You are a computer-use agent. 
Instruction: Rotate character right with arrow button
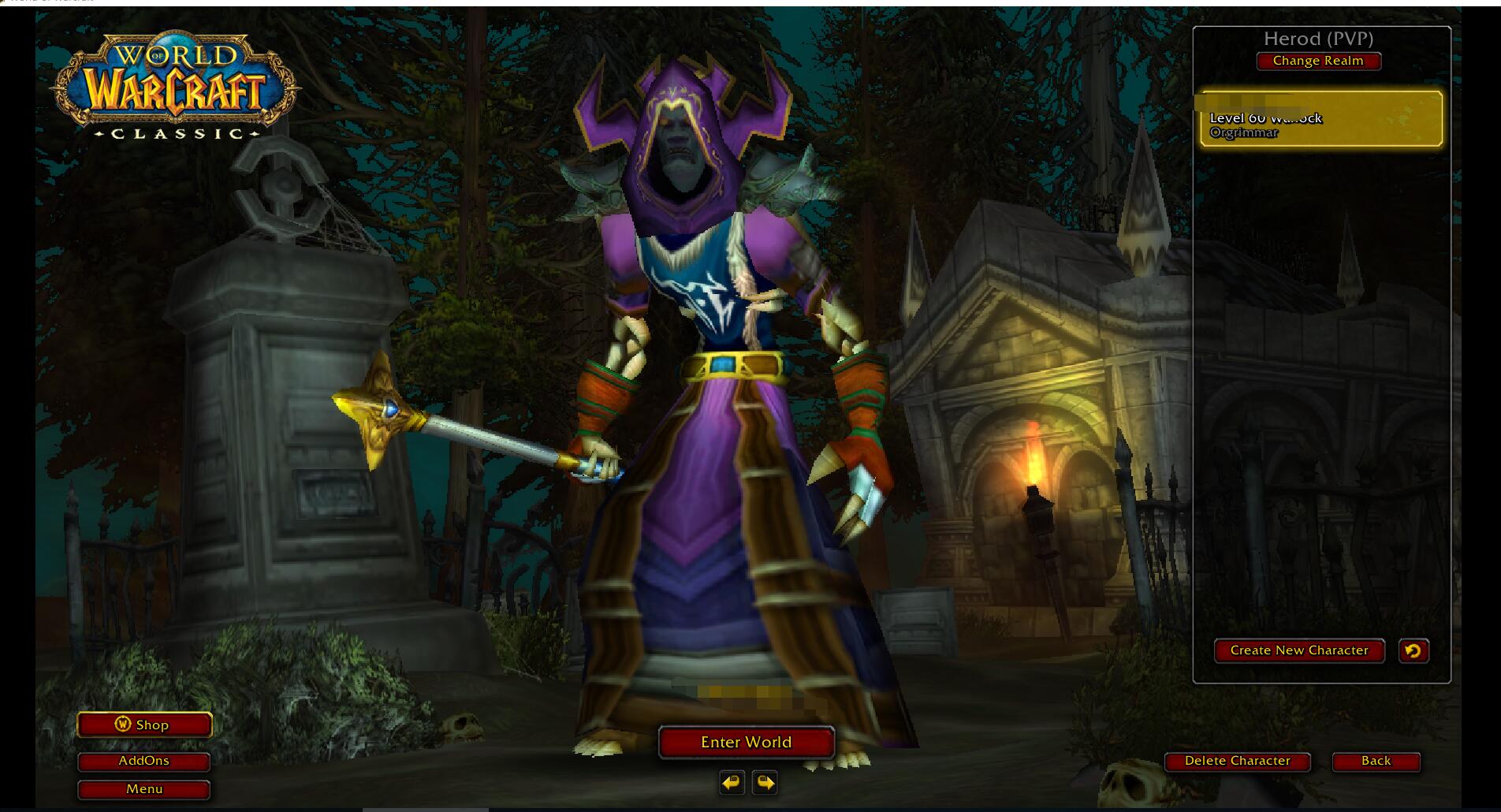coord(765,783)
